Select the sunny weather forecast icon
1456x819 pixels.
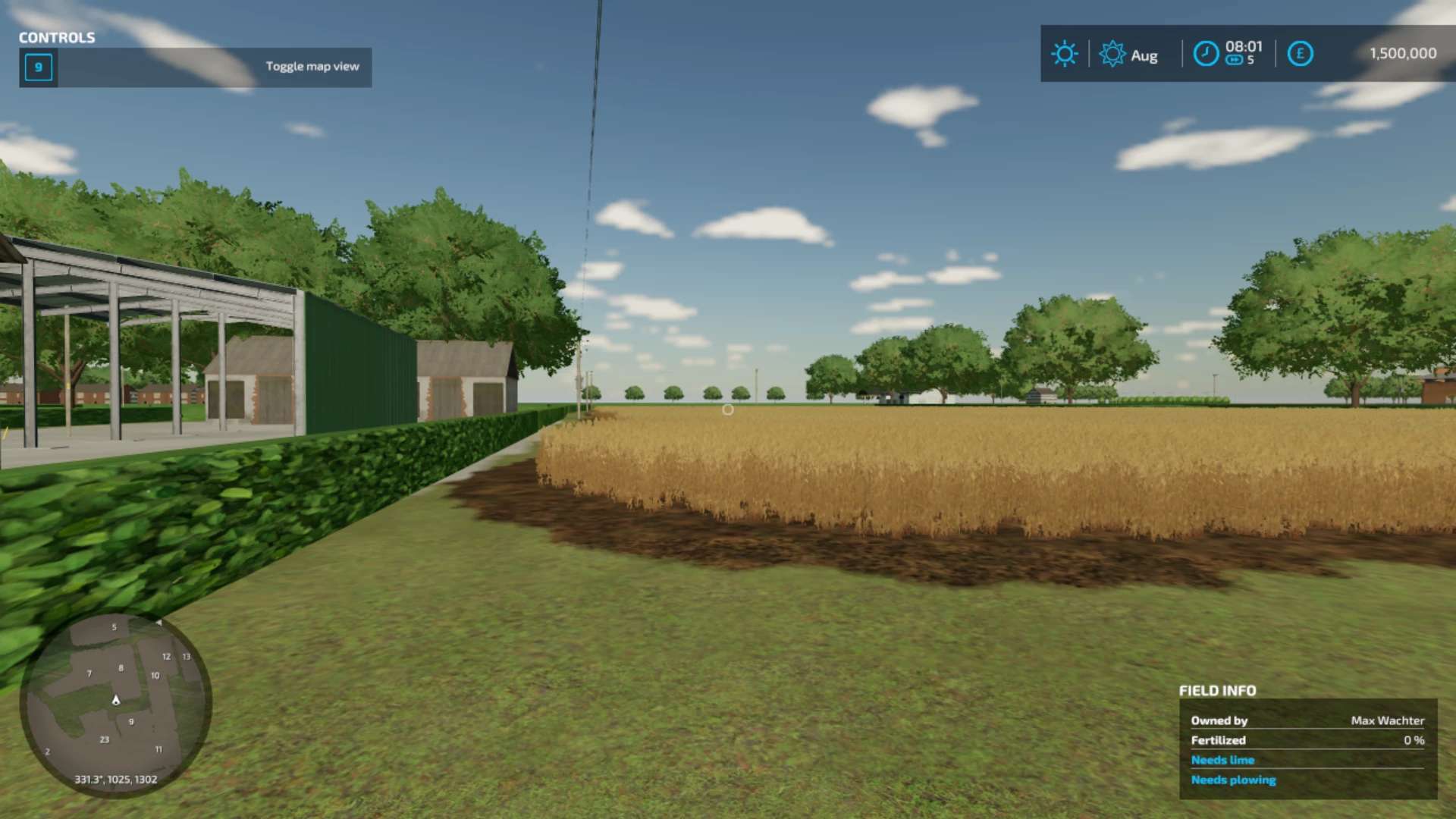pyautogui.click(x=1064, y=54)
